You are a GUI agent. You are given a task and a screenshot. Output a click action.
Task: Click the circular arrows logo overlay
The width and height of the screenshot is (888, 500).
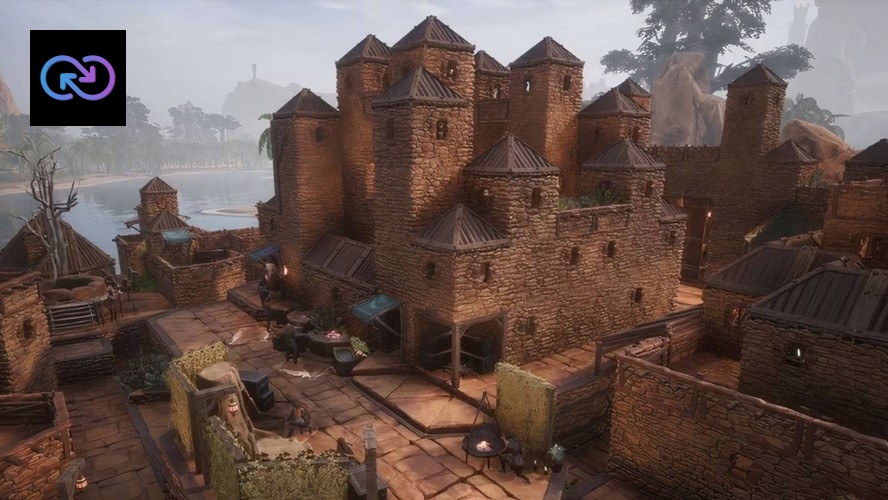pos(78,78)
